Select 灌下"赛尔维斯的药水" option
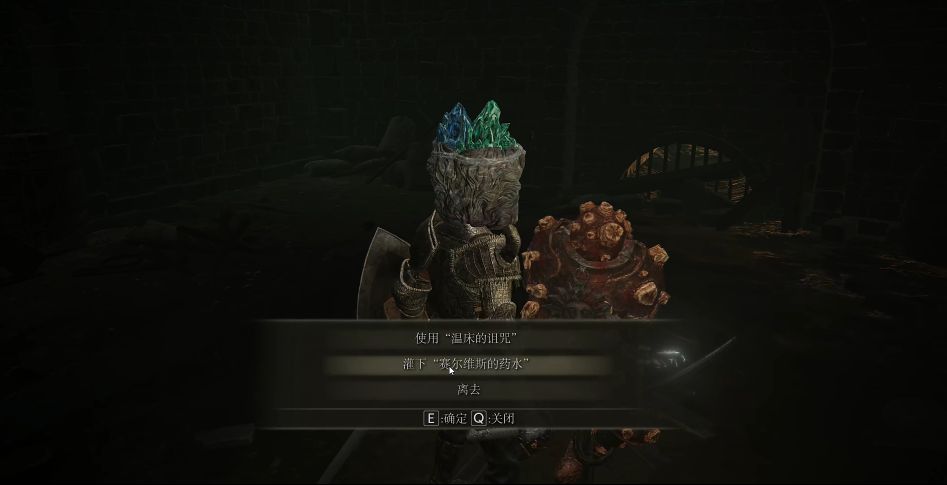Screen dimensions: 947x485 click(x=468, y=364)
